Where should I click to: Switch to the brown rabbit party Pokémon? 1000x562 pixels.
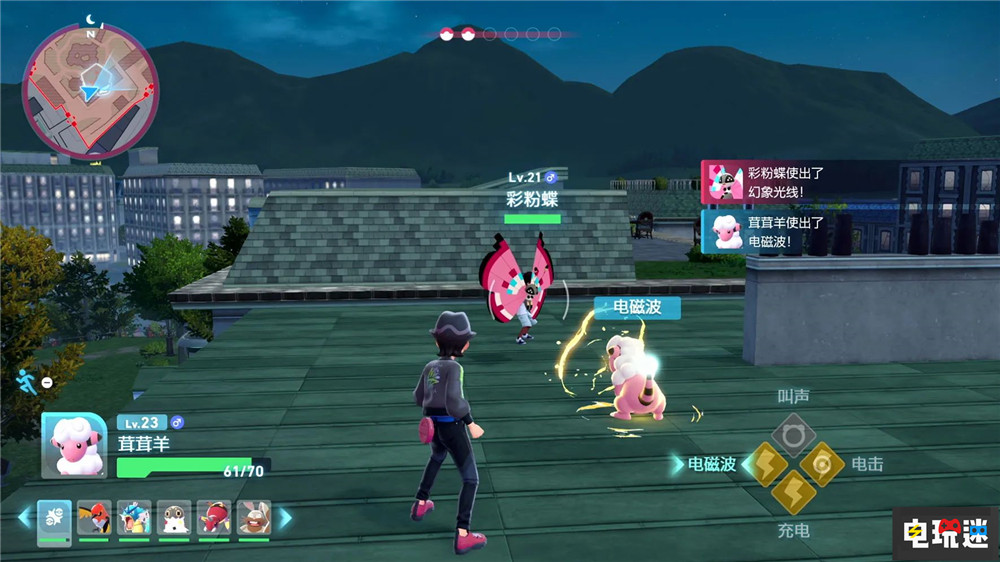point(254,518)
